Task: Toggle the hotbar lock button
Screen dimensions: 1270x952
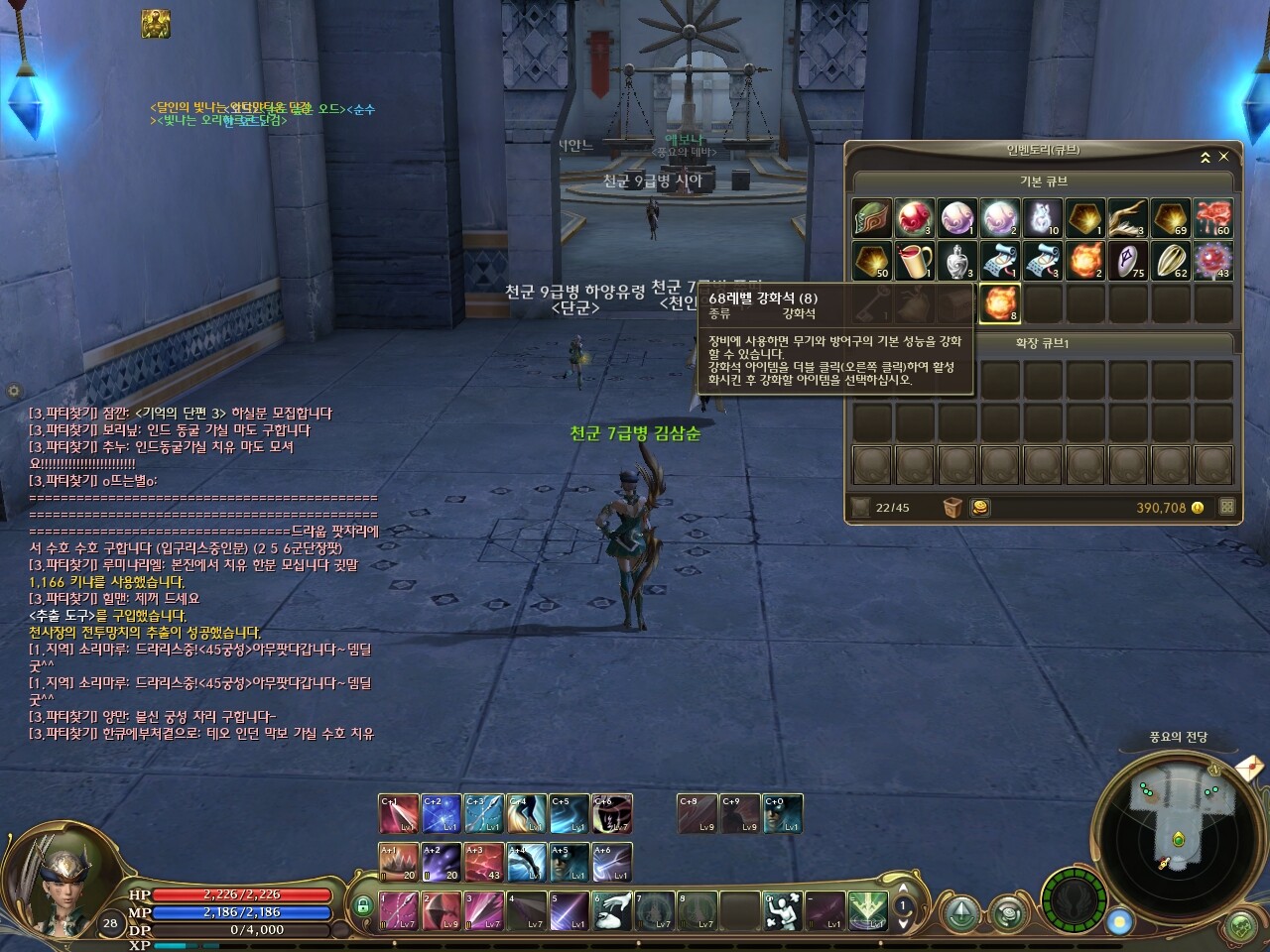Action: (363, 905)
